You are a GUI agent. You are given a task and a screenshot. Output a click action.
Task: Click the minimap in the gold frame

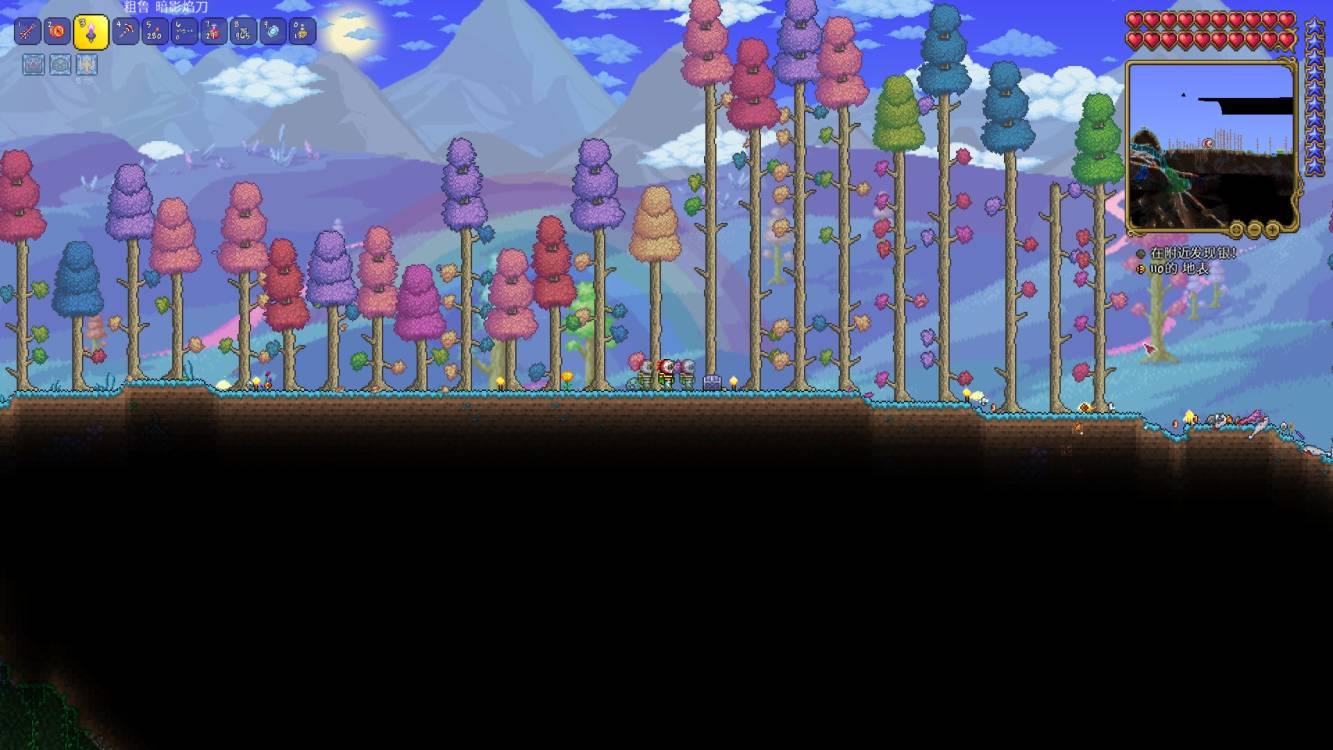coord(1211,145)
